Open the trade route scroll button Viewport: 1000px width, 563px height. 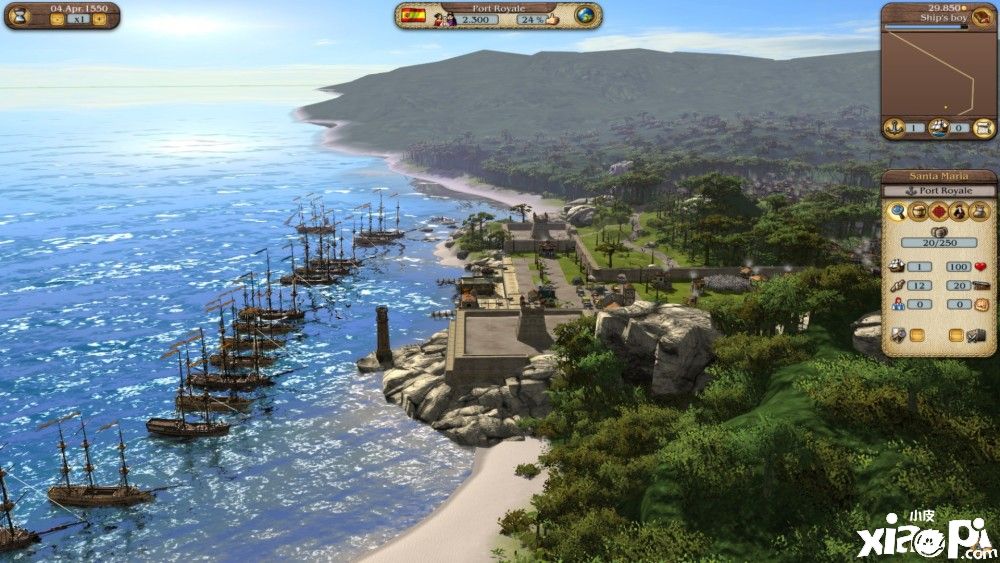pyautogui.click(x=981, y=127)
